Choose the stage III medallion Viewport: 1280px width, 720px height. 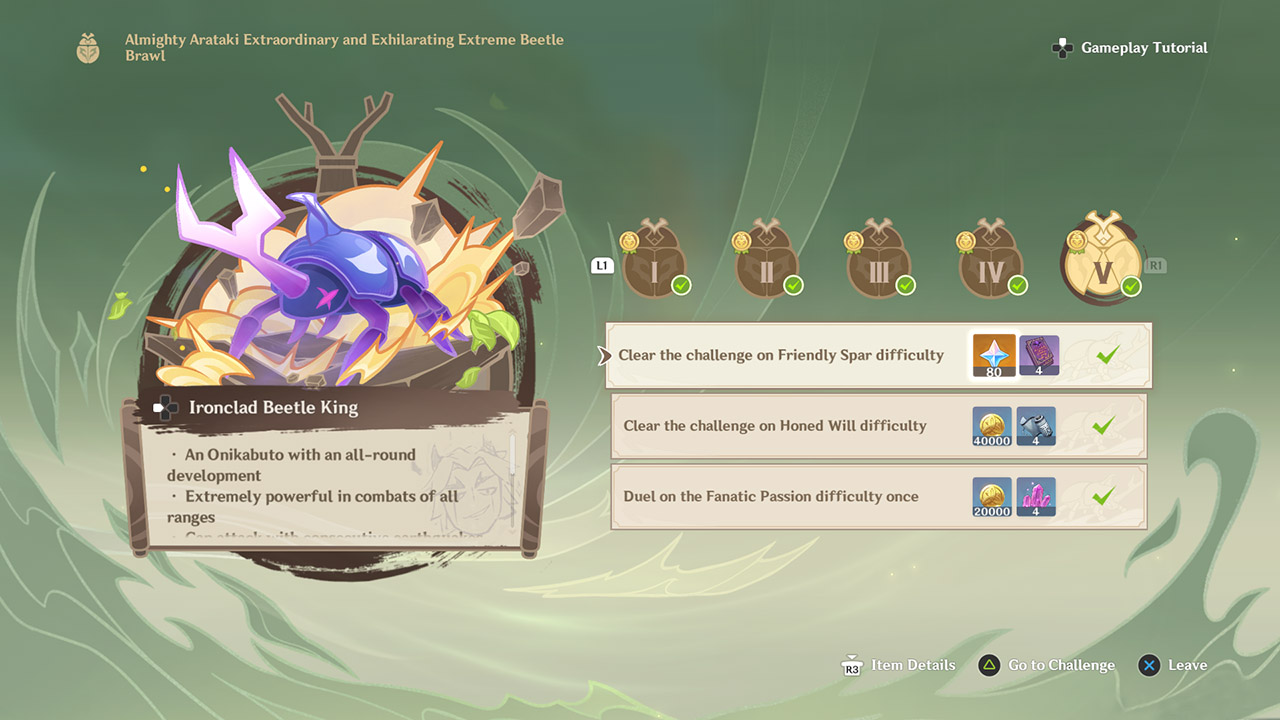click(x=878, y=263)
